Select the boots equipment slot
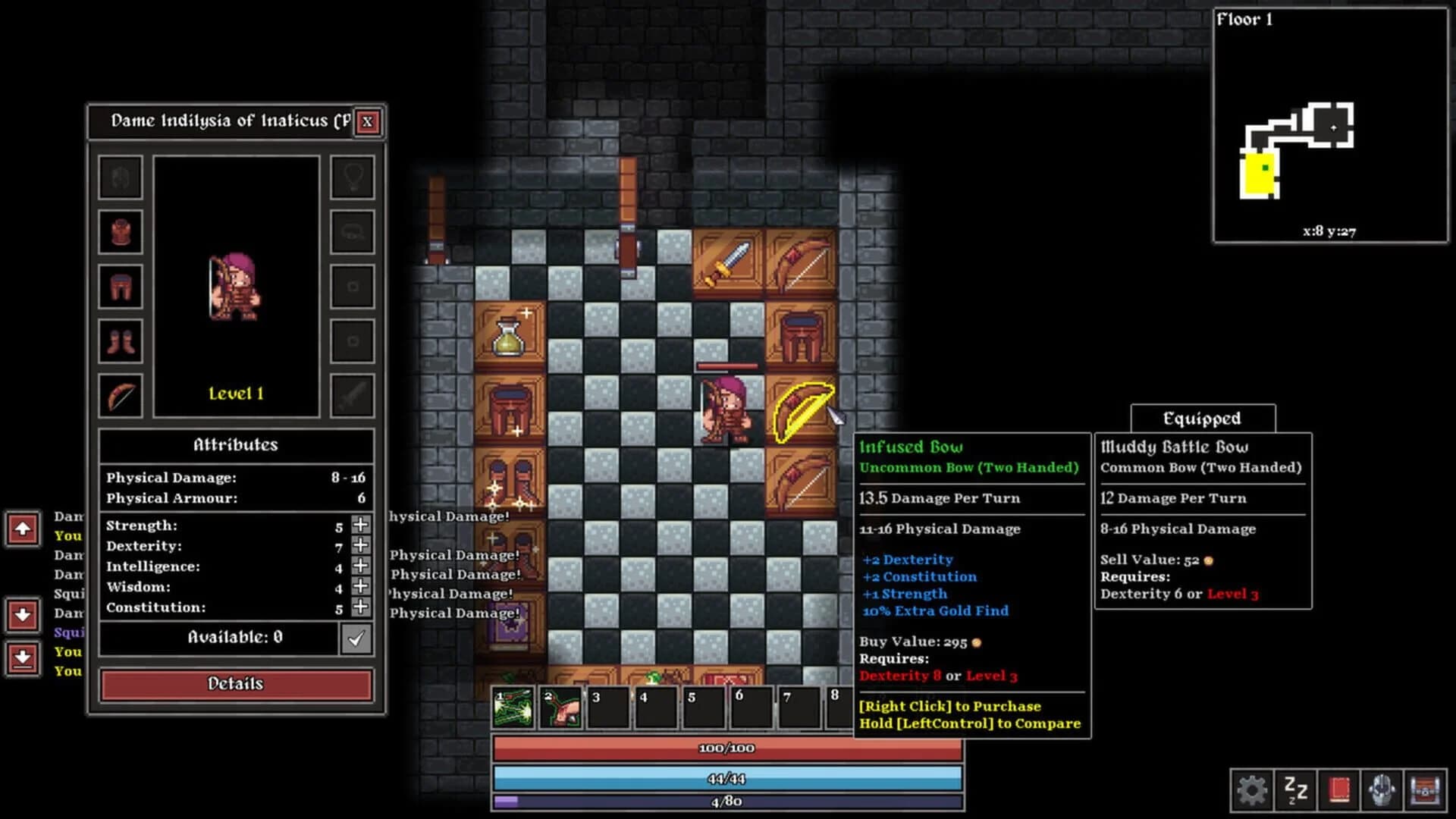The width and height of the screenshot is (1456, 819). [120, 340]
